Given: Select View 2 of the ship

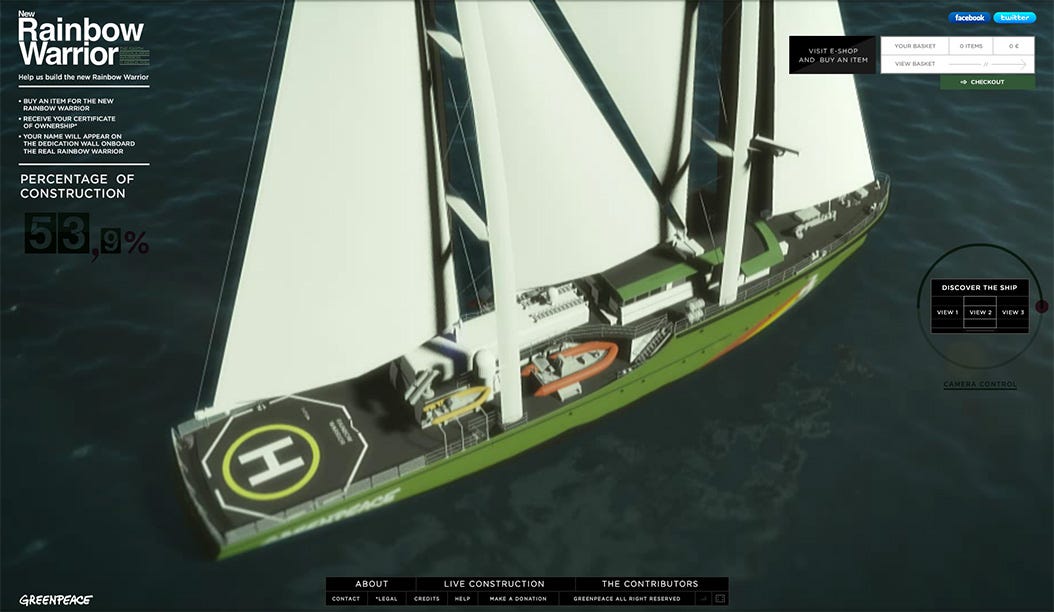Looking at the screenshot, I should (x=981, y=313).
